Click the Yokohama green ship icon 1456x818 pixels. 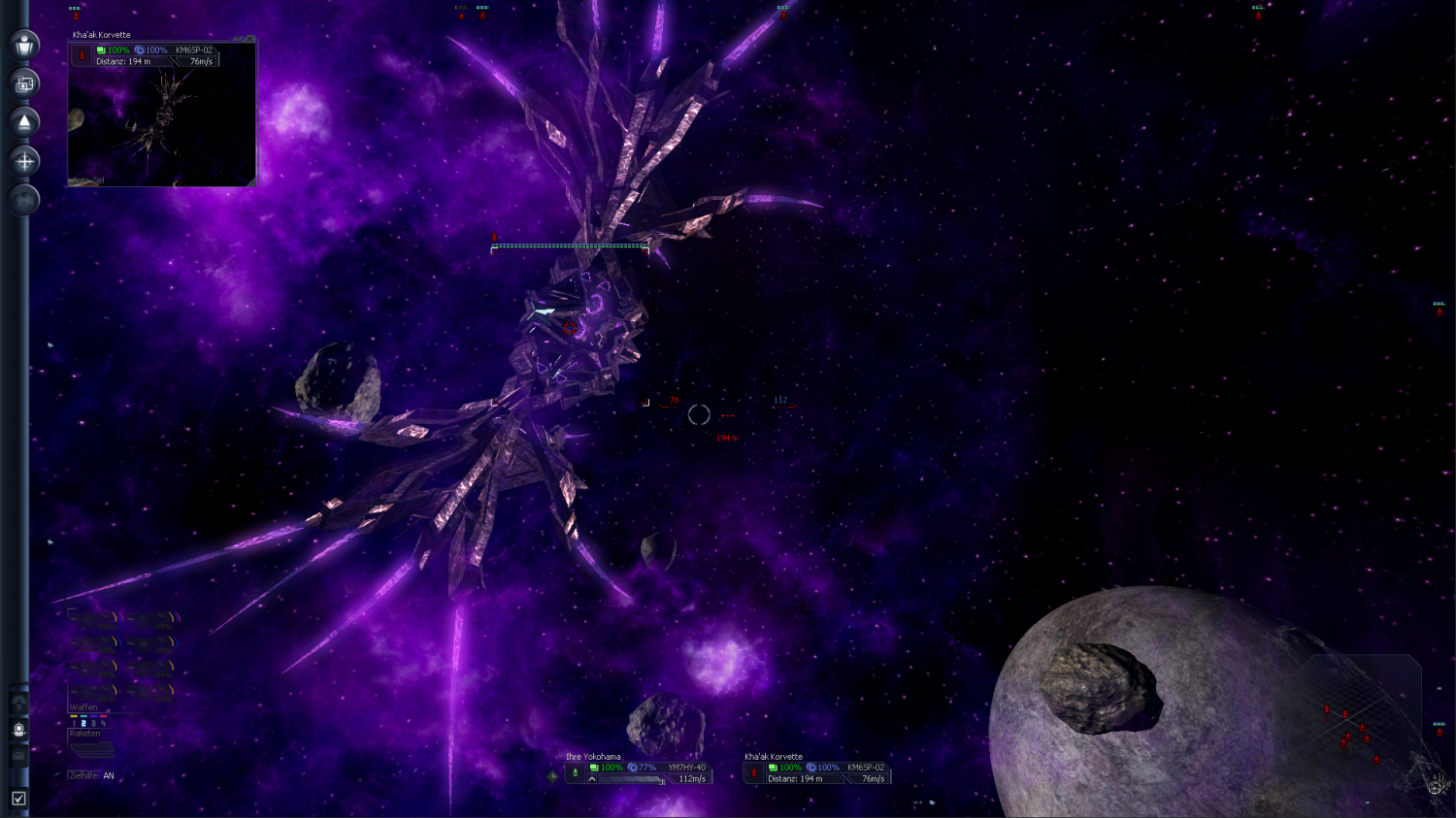576,772
